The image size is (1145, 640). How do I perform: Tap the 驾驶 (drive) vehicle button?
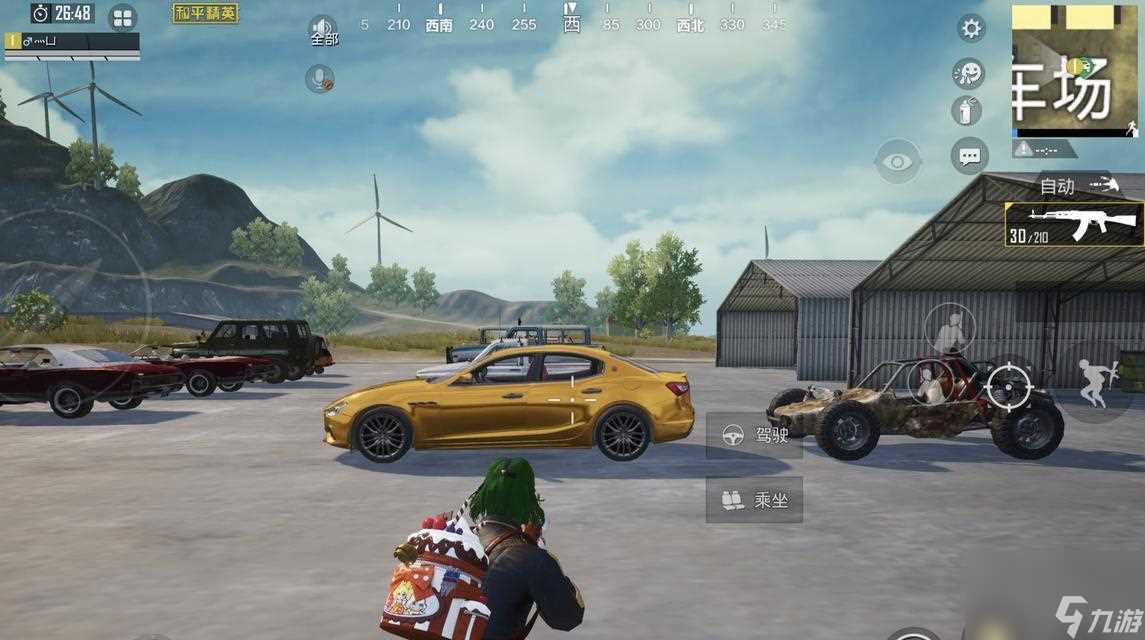click(x=754, y=435)
